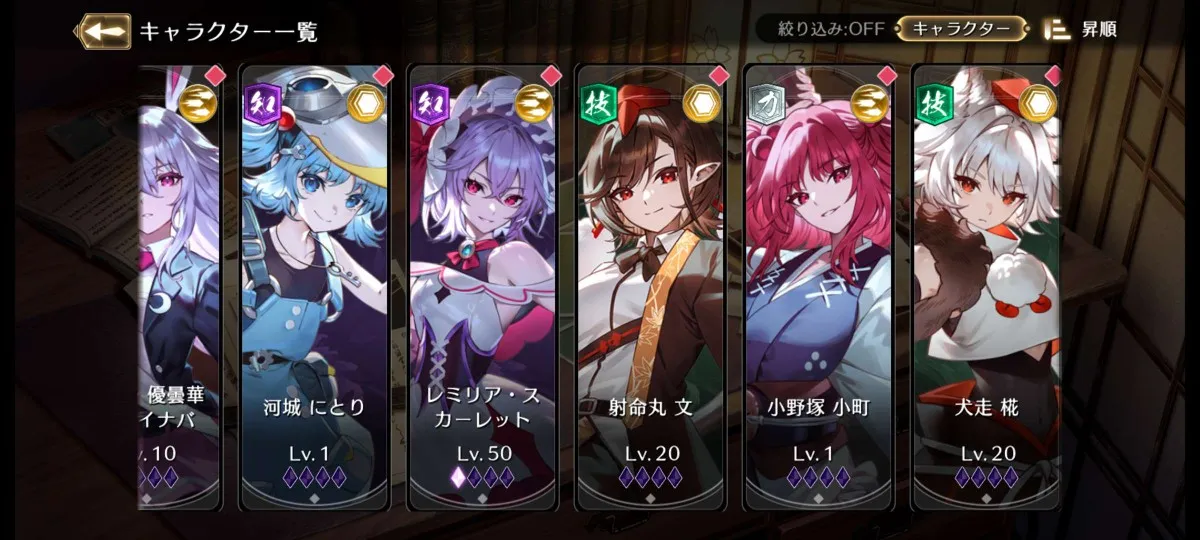Viewport: 1200px width, 540px height.
Task: Open the 絞り込み filter option
Action: [x=824, y=29]
